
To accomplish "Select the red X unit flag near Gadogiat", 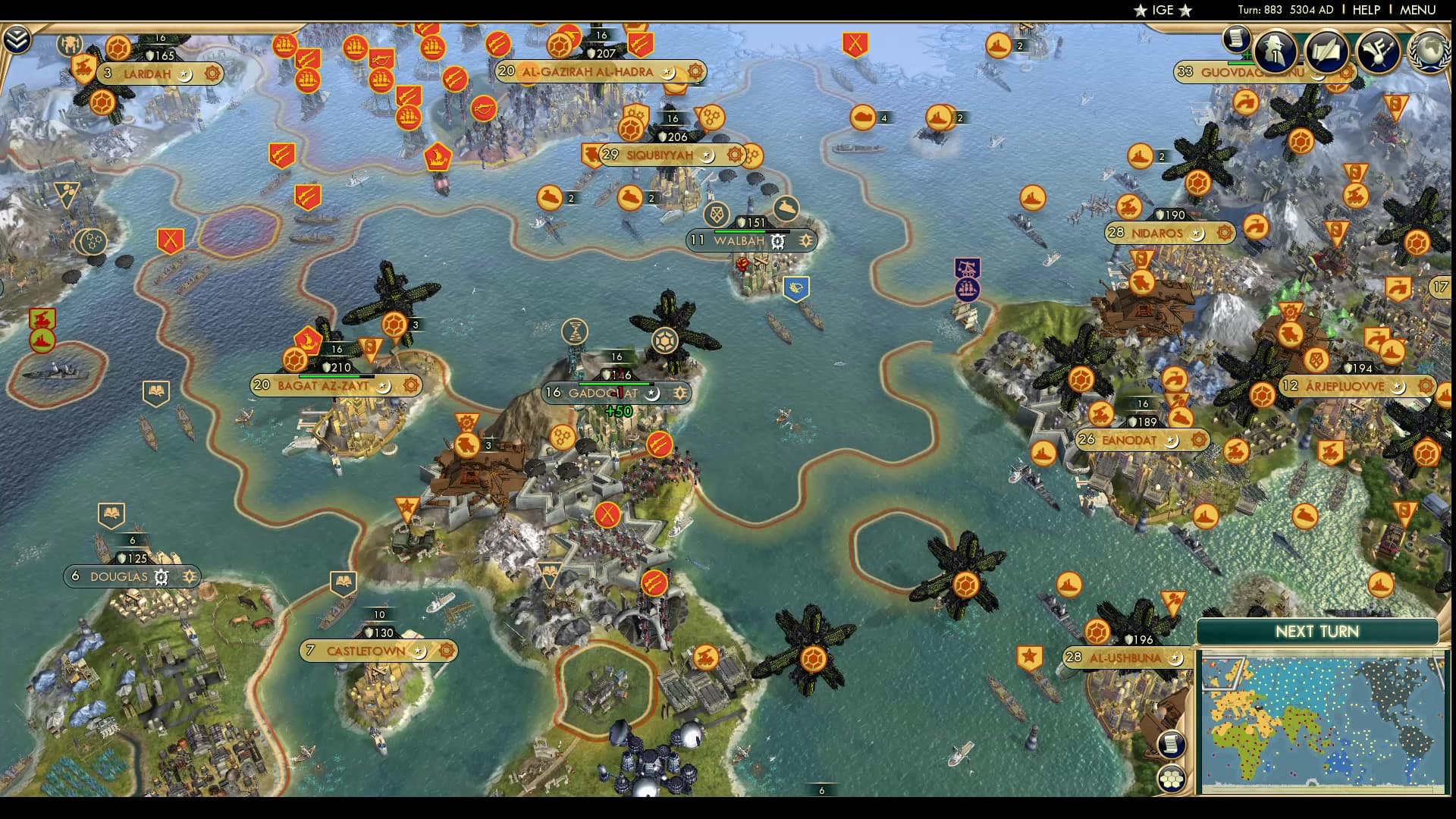I will click(606, 515).
